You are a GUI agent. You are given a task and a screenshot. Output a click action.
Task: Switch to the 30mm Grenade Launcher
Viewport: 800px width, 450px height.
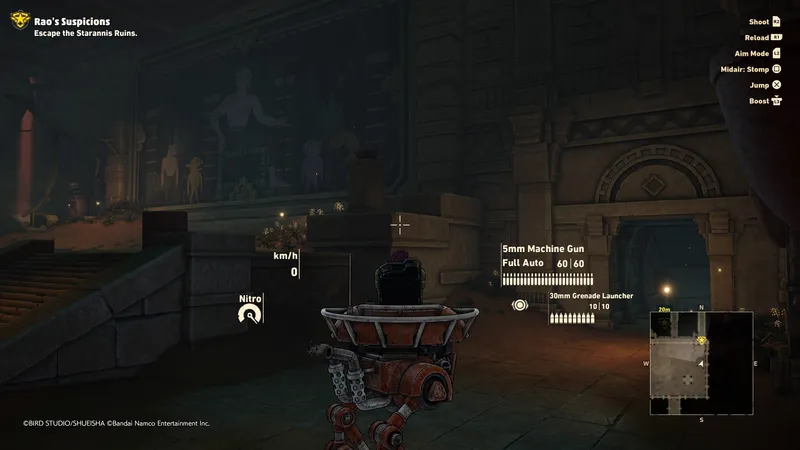tap(591, 296)
